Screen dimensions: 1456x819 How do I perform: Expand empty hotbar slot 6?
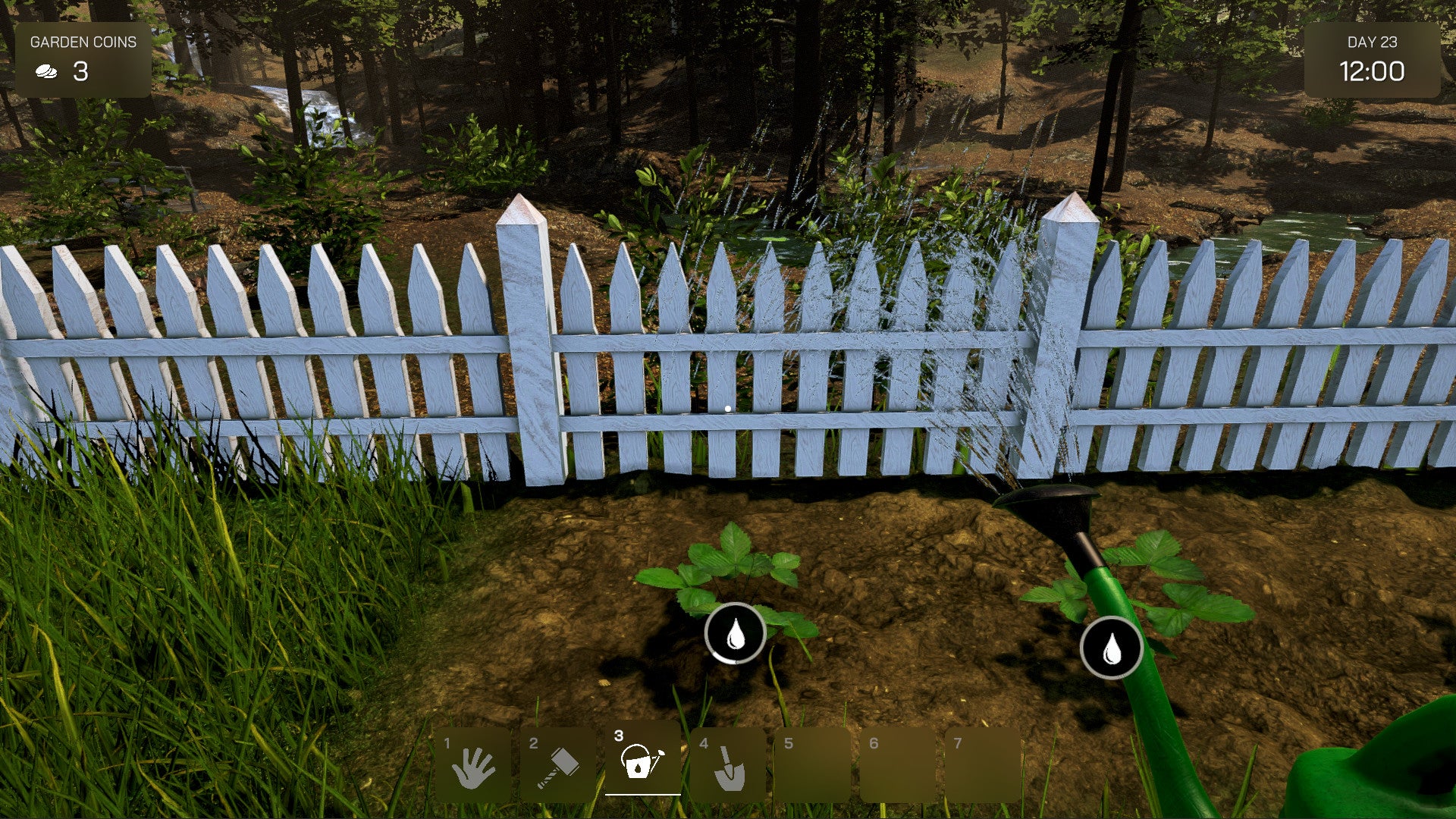pyautogui.click(x=897, y=762)
